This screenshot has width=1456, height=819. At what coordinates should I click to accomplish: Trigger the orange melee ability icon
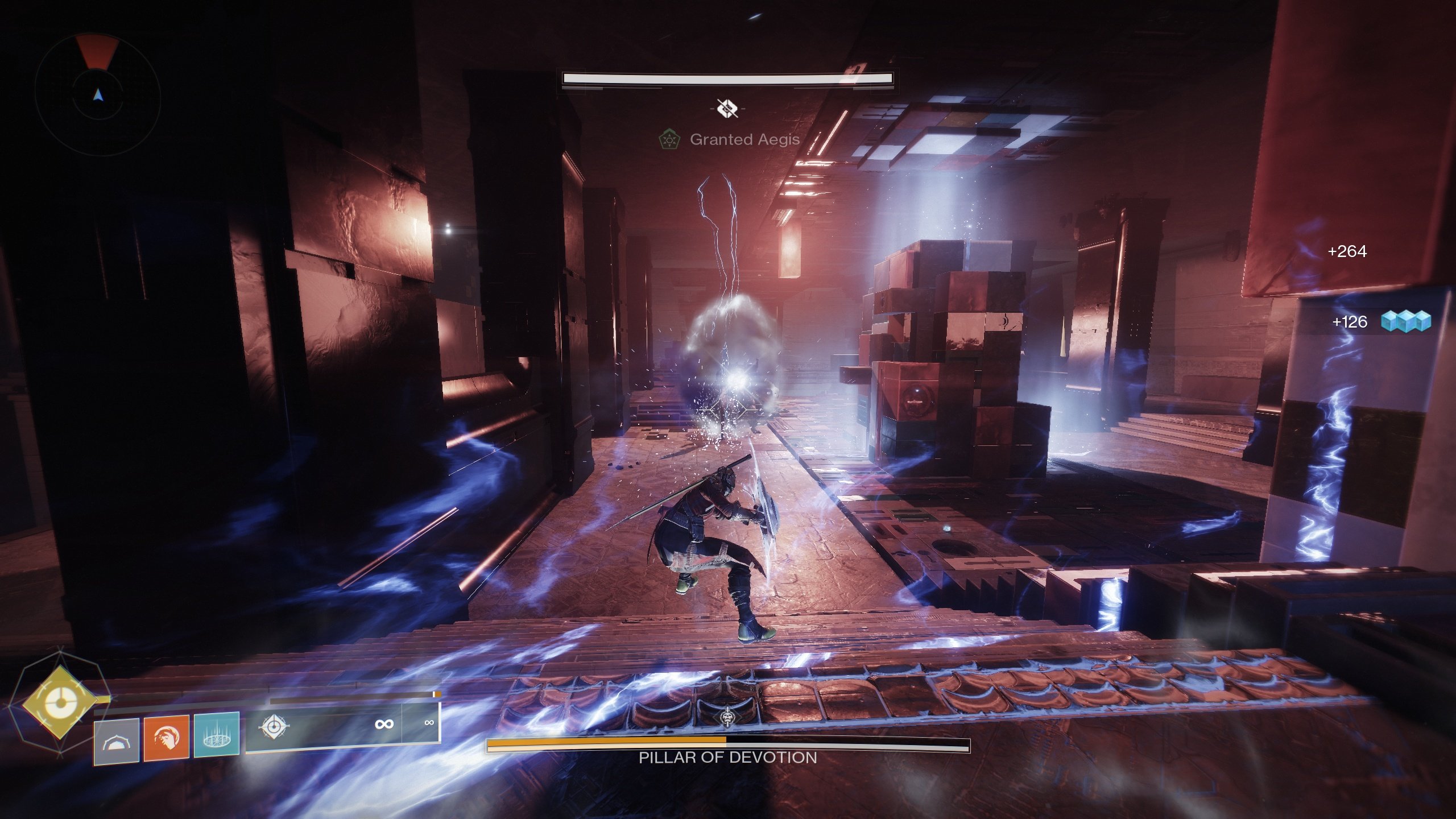point(166,738)
